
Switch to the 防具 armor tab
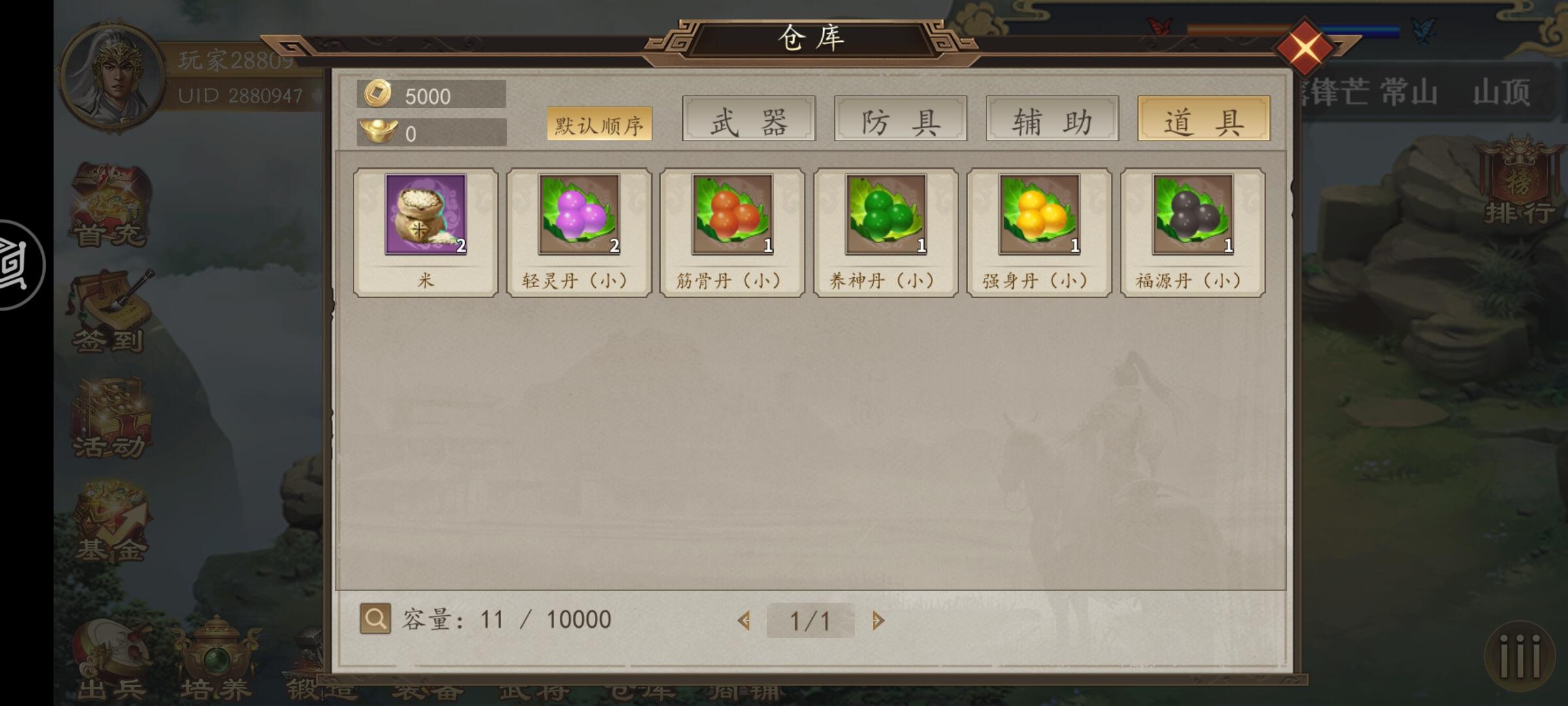[x=900, y=120]
